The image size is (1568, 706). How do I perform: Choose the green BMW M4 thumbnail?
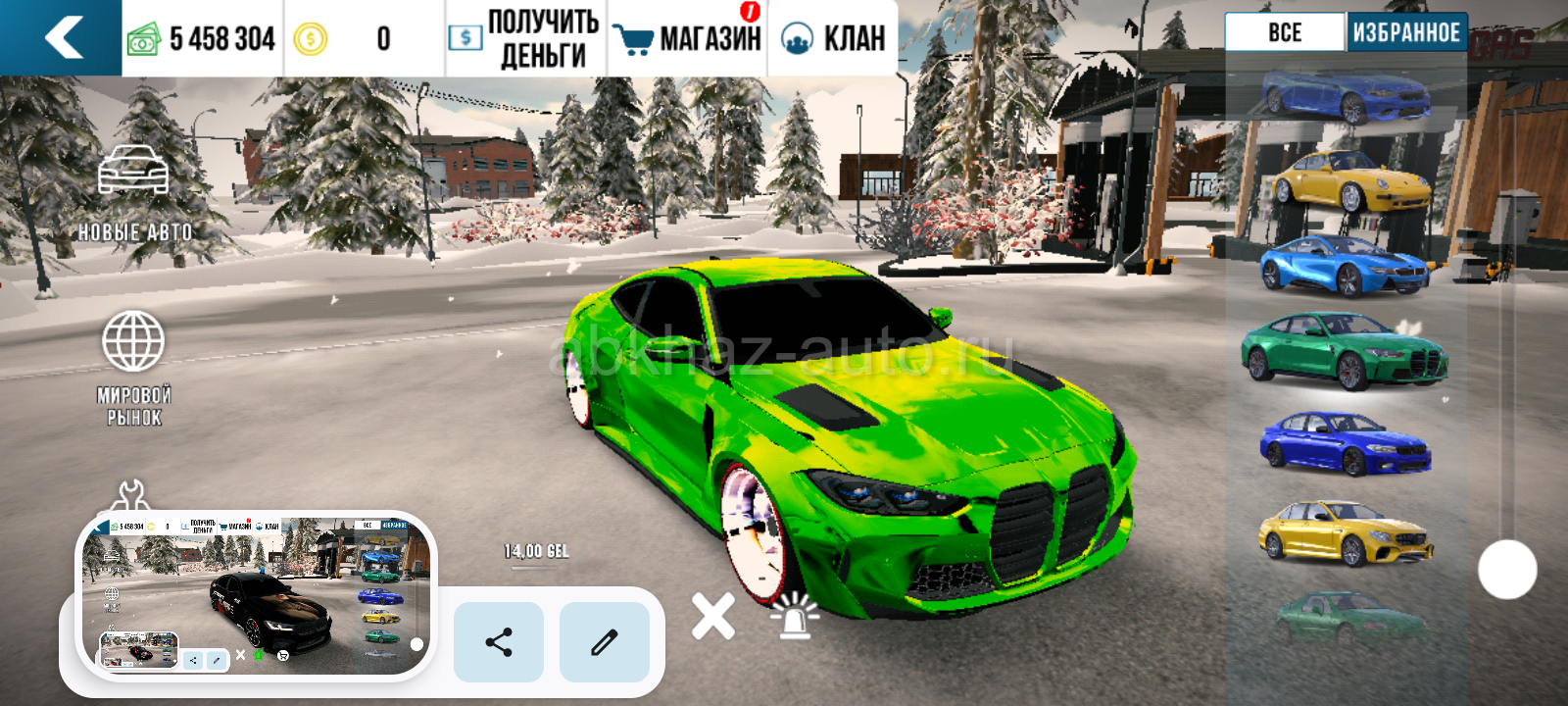pos(1345,350)
